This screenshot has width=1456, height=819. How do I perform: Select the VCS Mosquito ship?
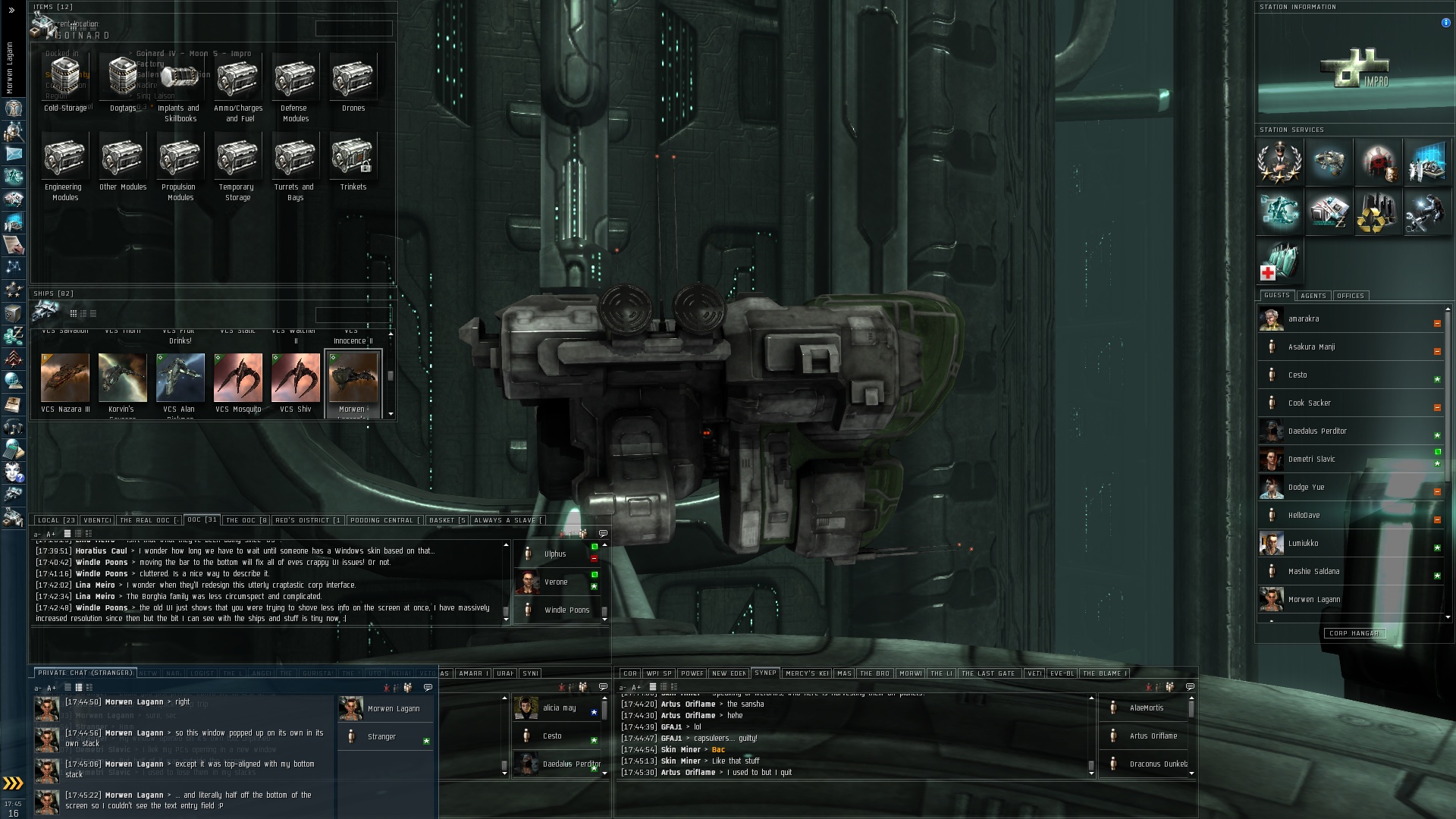(238, 378)
